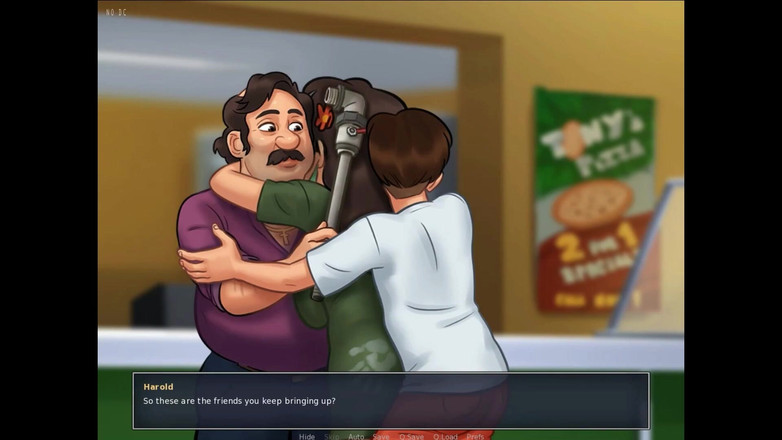Turn on Auto dialogue advance
The width and height of the screenshot is (782, 440).
click(356, 436)
